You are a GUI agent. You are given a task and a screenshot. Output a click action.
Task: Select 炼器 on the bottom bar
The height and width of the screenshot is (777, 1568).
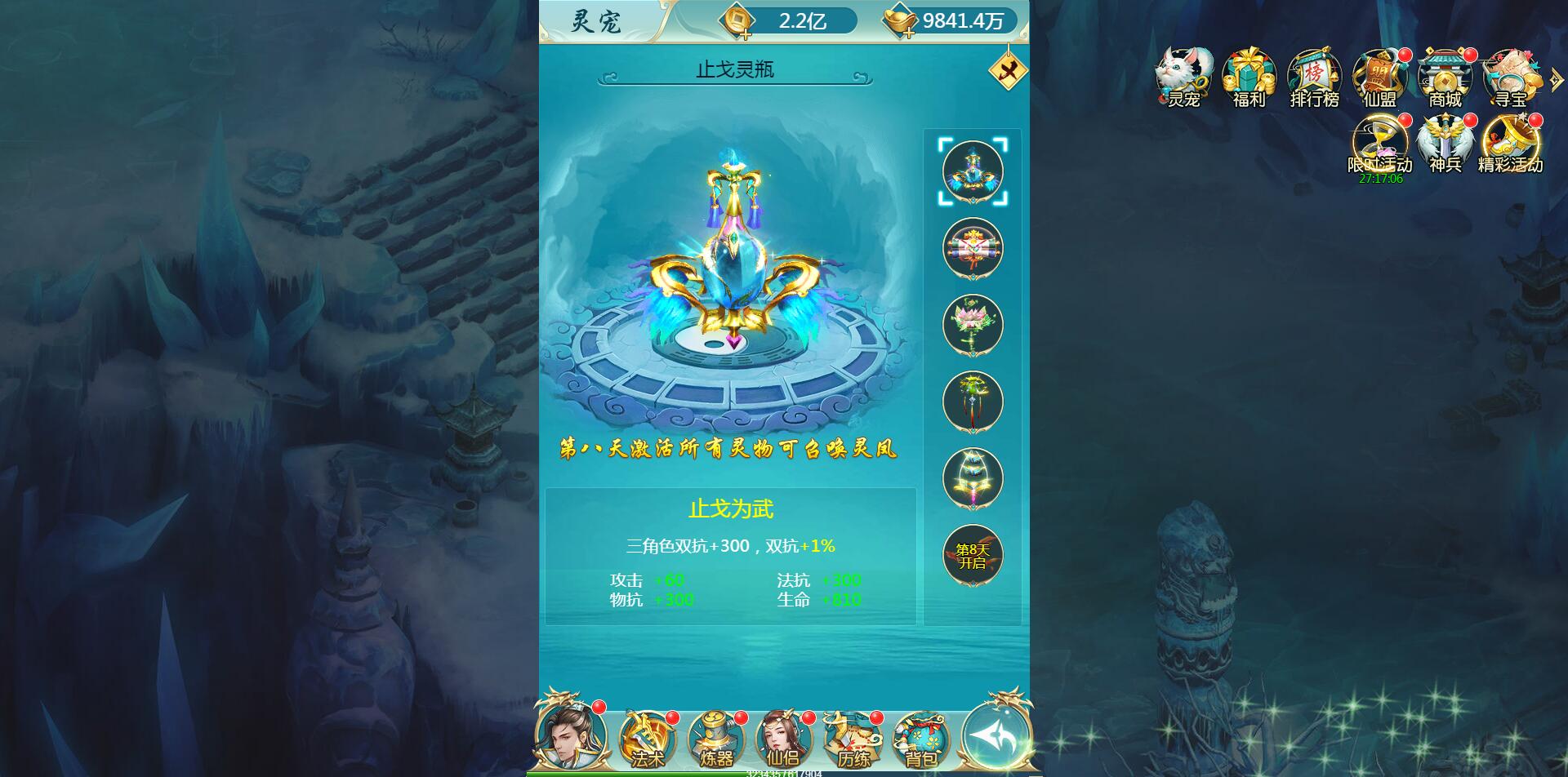(x=719, y=739)
